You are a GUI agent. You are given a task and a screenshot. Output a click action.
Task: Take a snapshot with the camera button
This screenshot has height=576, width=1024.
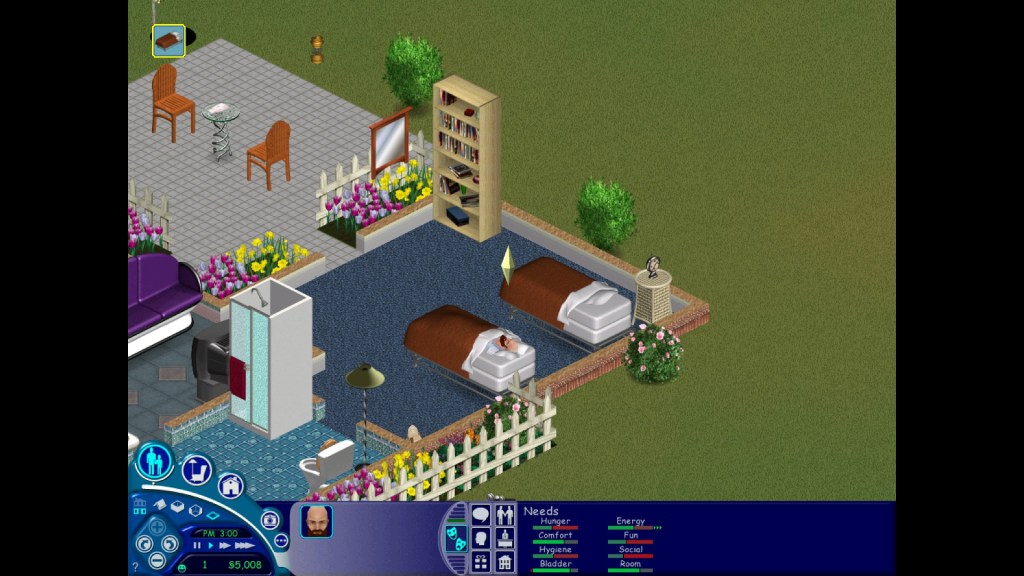tap(270, 520)
